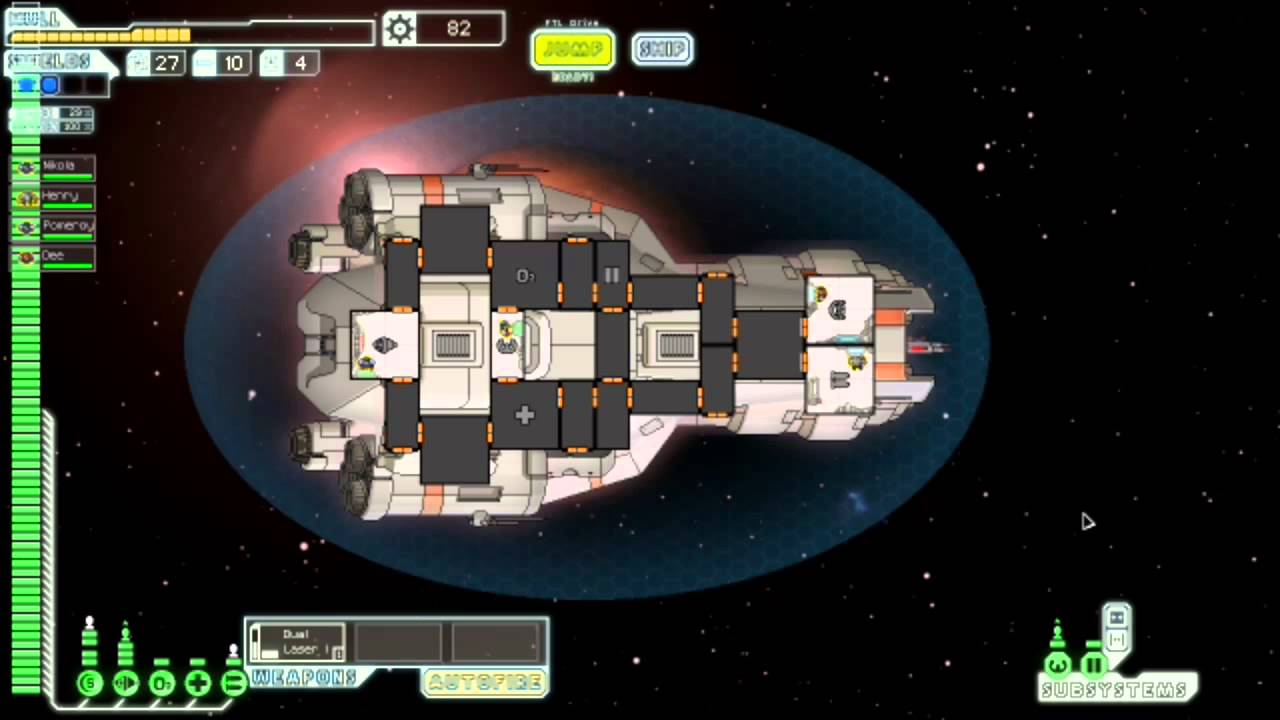Open all doors with the upper door button
The height and width of the screenshot is (720, 1280).
[x=1117, y=618]
